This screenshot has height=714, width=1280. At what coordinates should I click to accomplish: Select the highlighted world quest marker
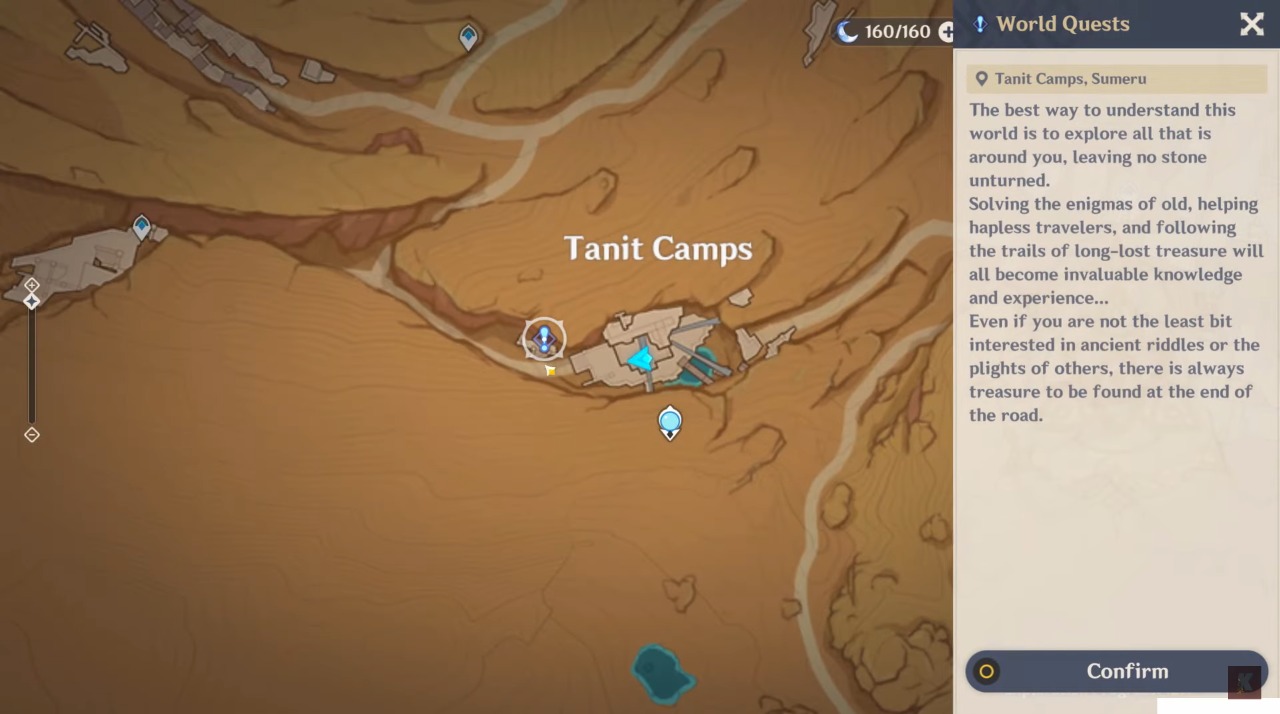pos(544,340)
